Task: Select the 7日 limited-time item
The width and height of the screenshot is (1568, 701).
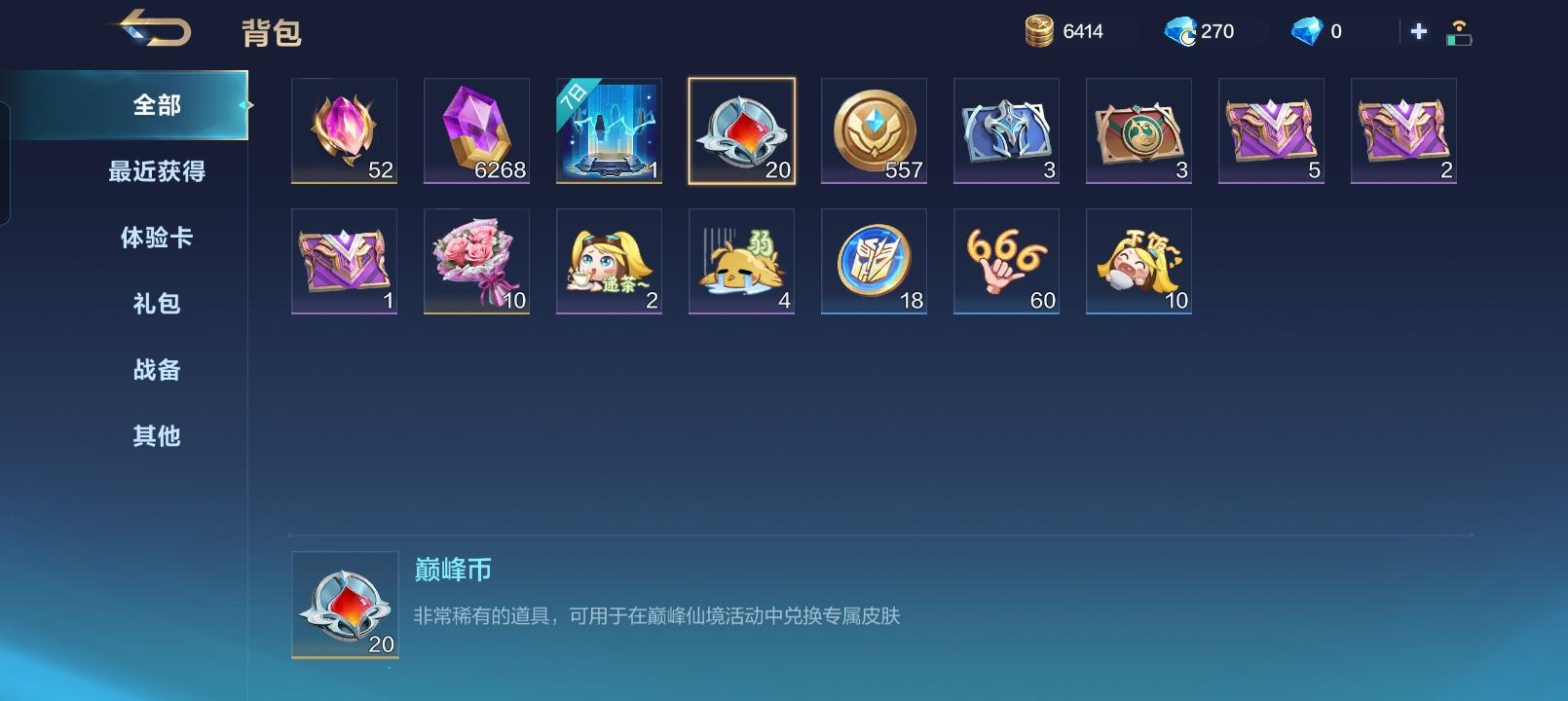Action: coord(609,131)
